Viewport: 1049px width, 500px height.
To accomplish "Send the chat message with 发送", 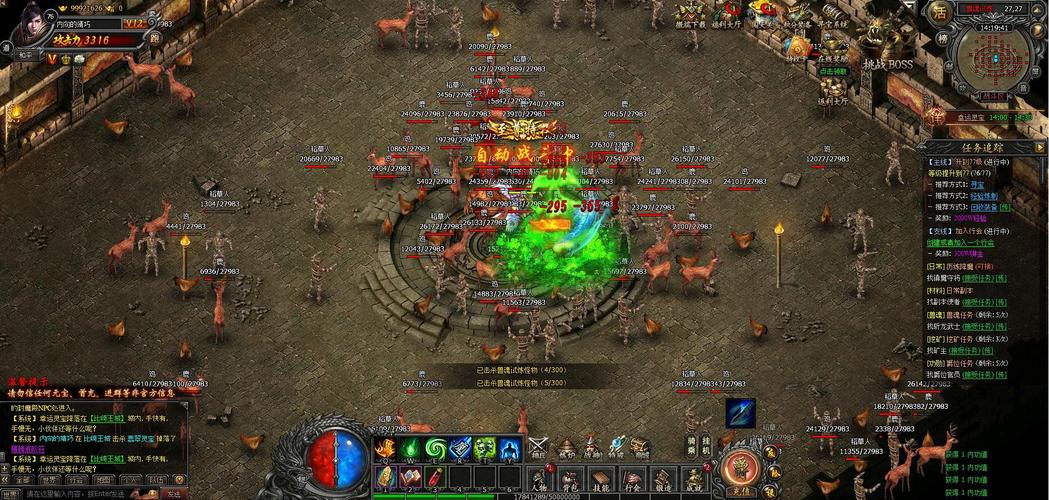I will point(174,494).
